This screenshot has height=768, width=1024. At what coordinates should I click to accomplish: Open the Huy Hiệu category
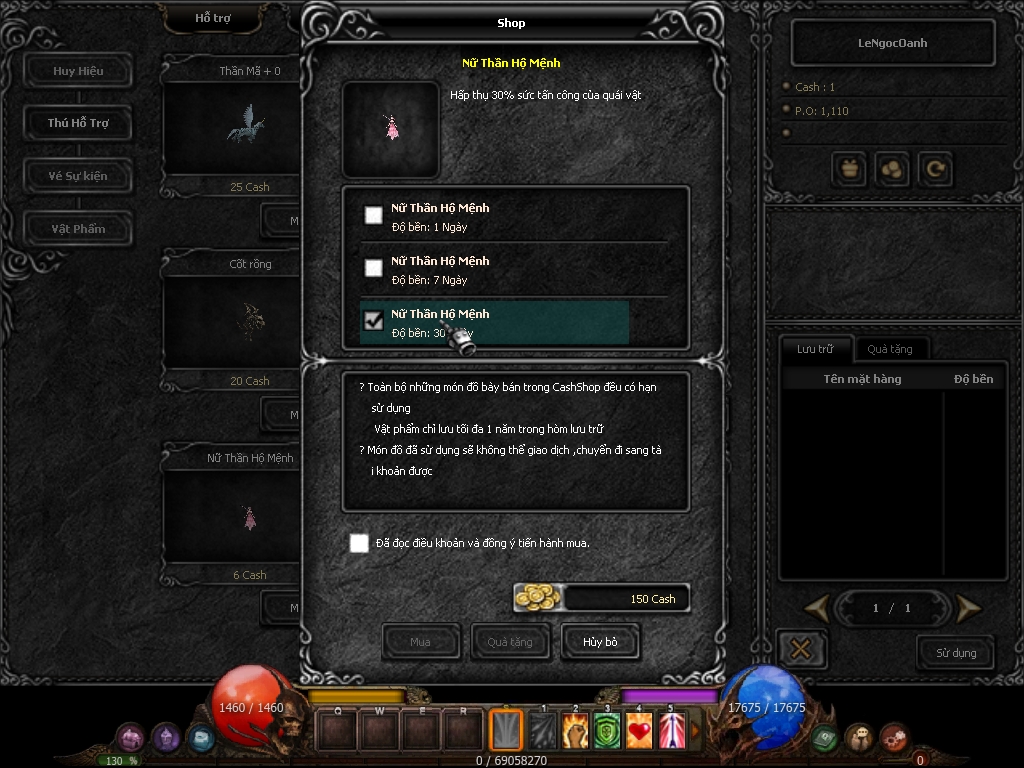point(78,71)
